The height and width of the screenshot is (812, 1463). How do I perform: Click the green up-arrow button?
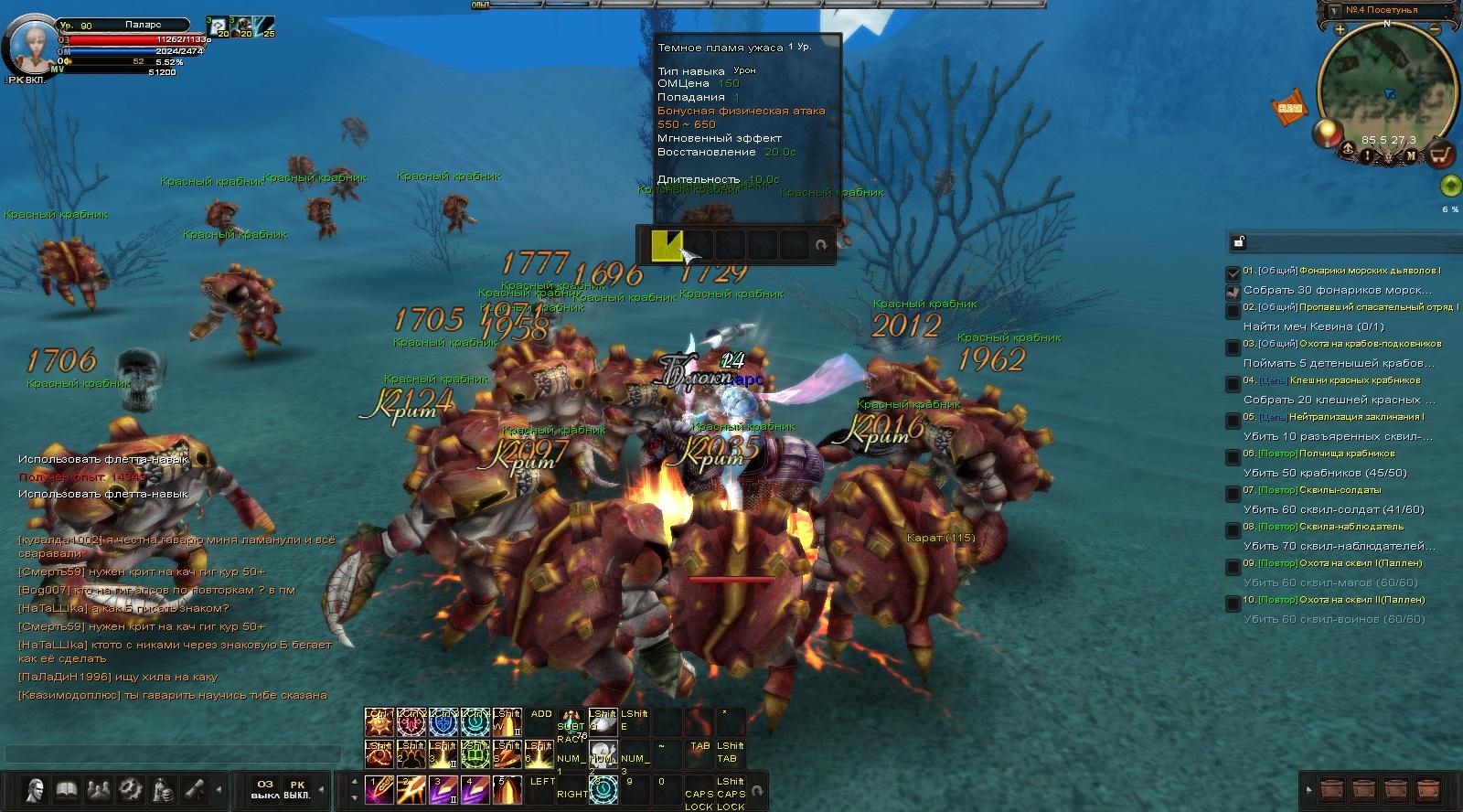(1449, 187)
